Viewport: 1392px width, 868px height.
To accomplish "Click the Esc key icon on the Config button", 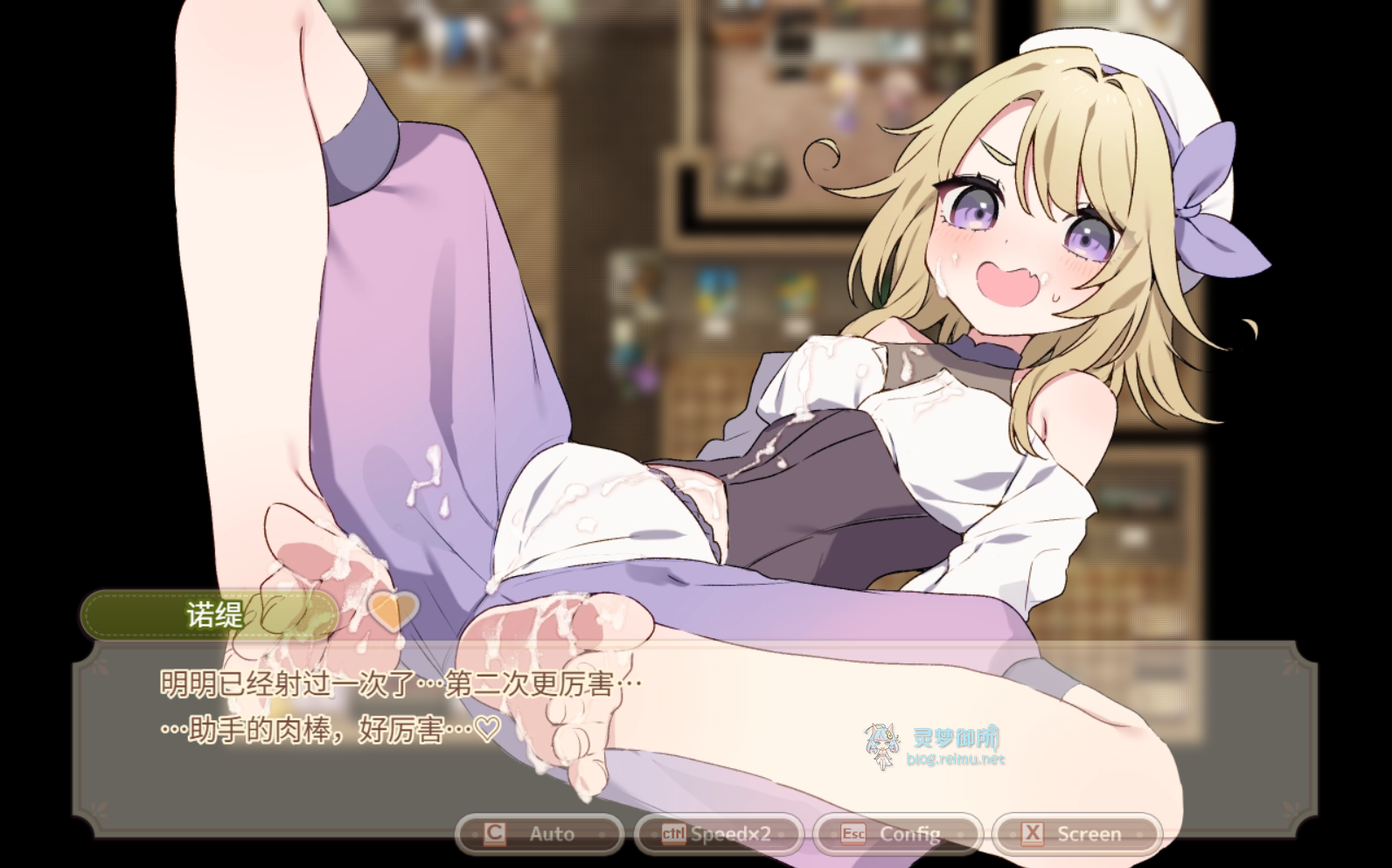I will pos(852,833).
